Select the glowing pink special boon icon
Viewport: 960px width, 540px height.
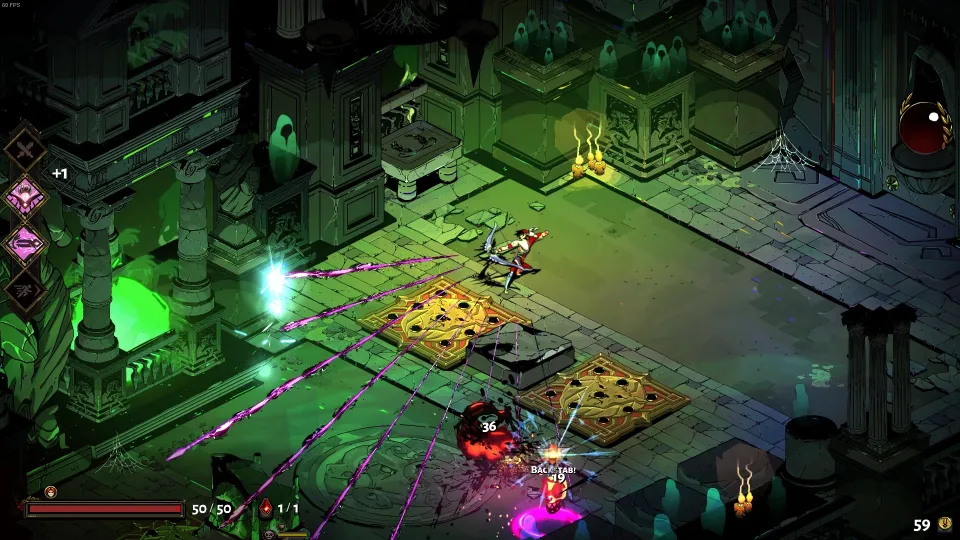click(24, 196)
